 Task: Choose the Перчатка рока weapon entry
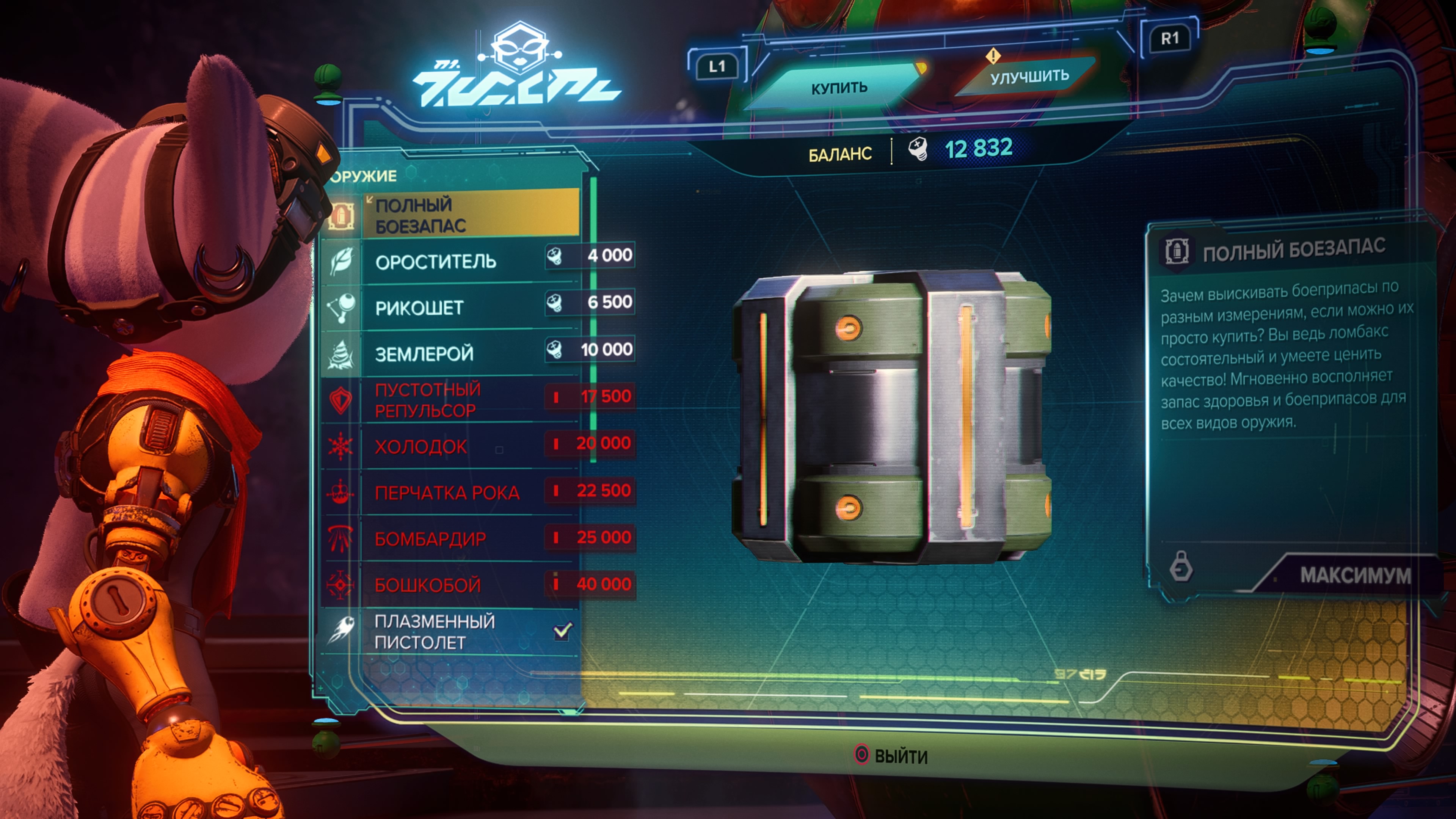tap(452, 493)
